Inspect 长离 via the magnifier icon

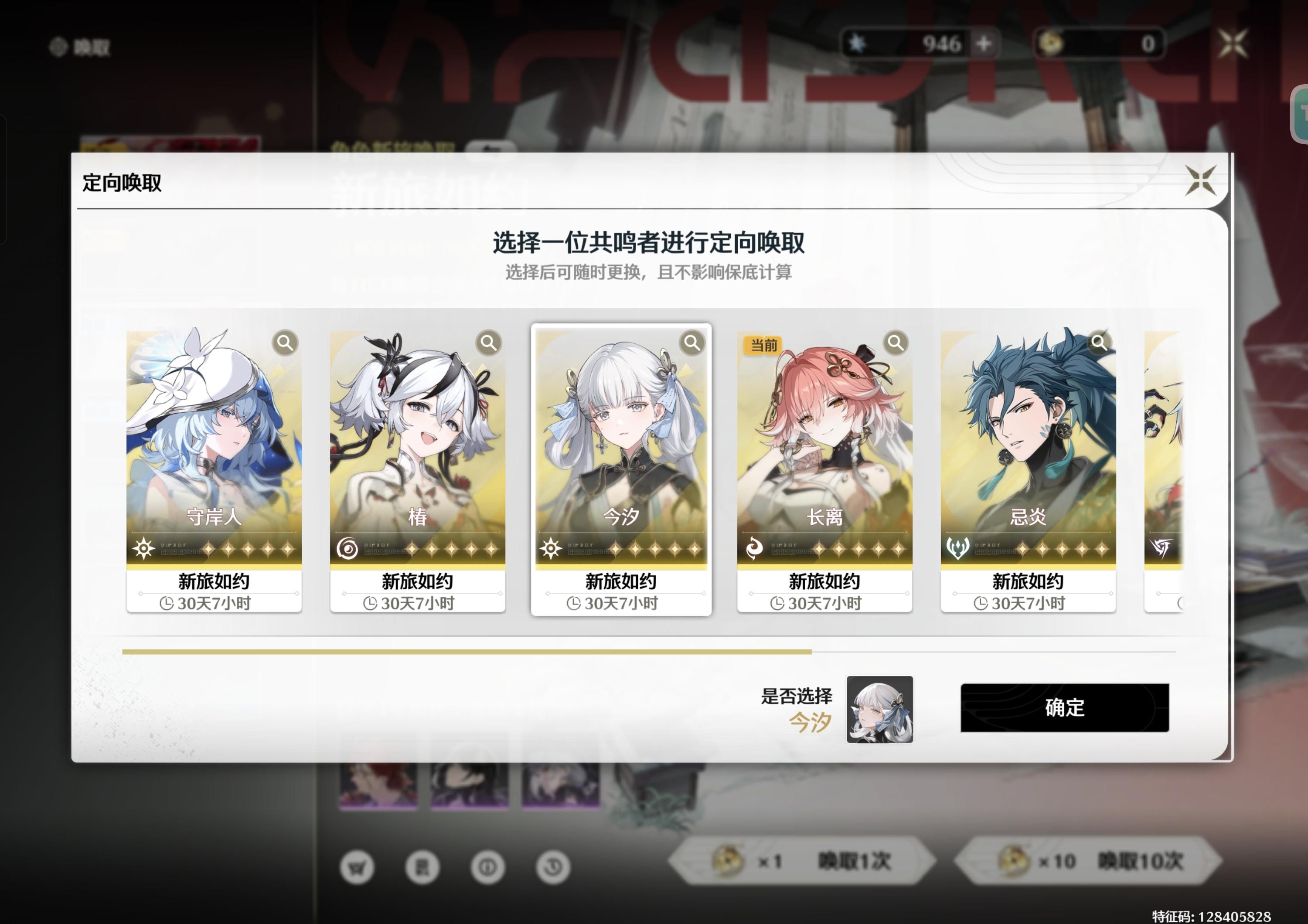coord(896,343)
